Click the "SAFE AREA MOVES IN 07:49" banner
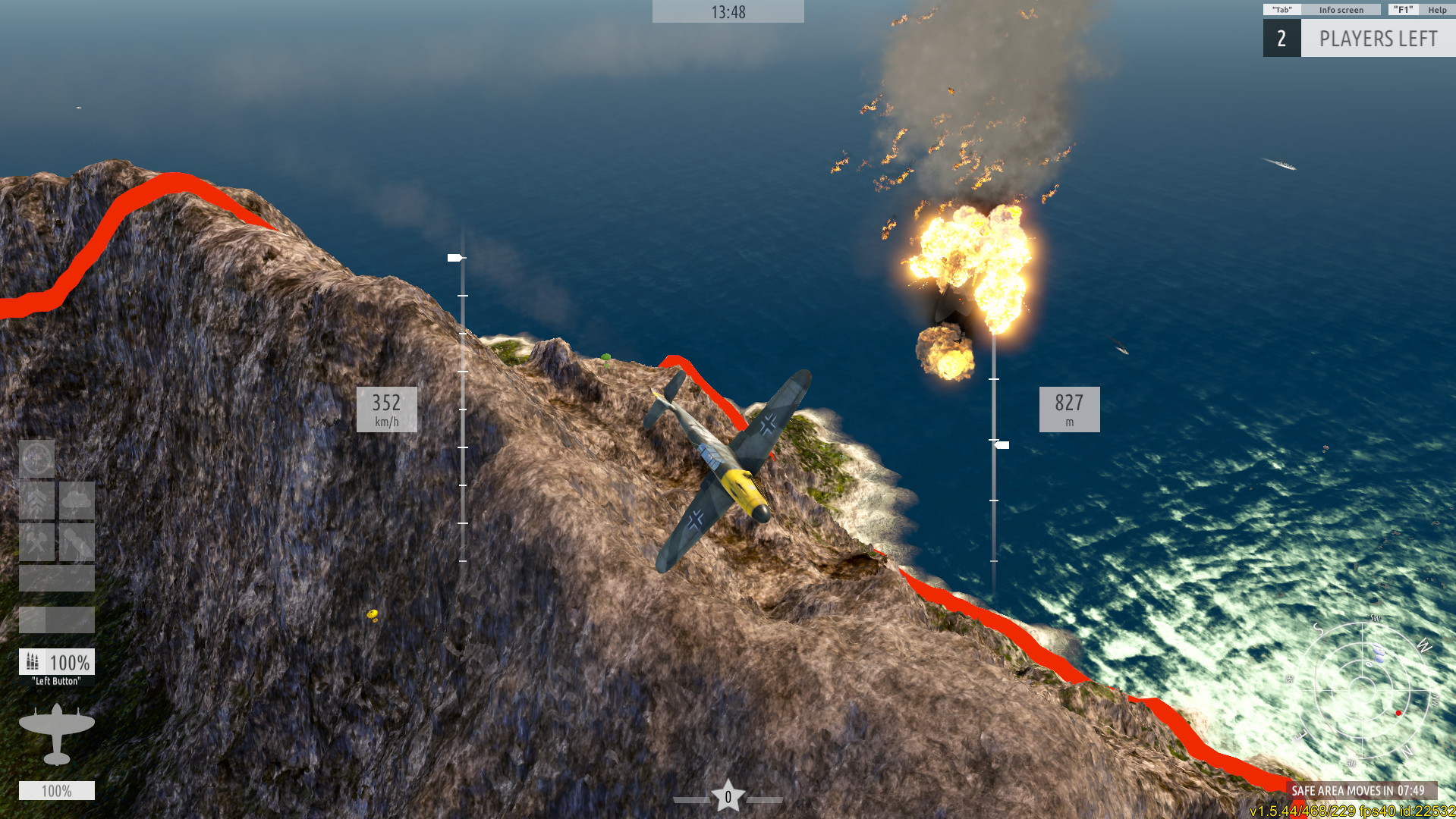Image resolution: width=1456 pixels, height=819 pixels. (x=1358, y=789)
